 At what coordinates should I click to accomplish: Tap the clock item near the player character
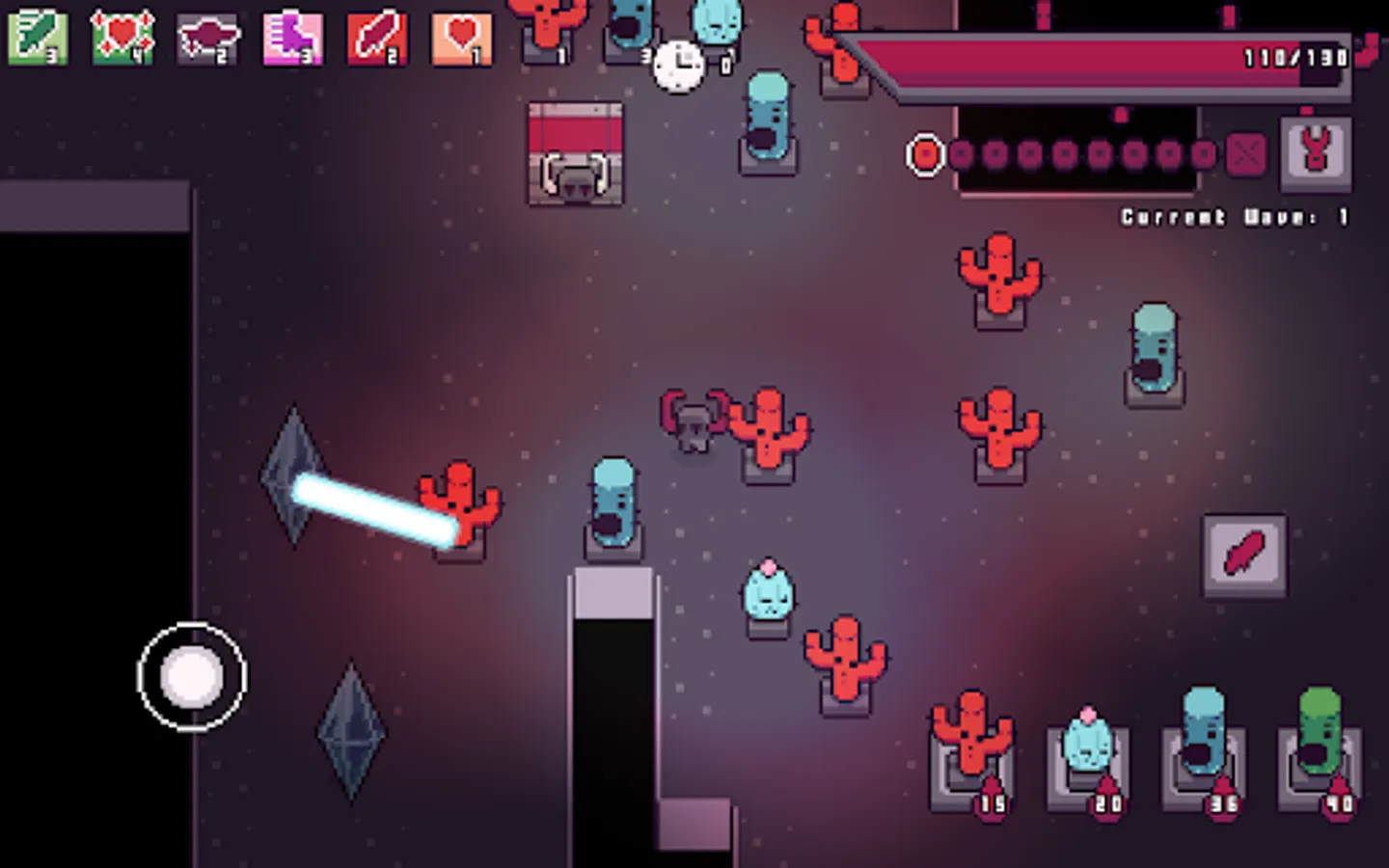tap(678, 64)
